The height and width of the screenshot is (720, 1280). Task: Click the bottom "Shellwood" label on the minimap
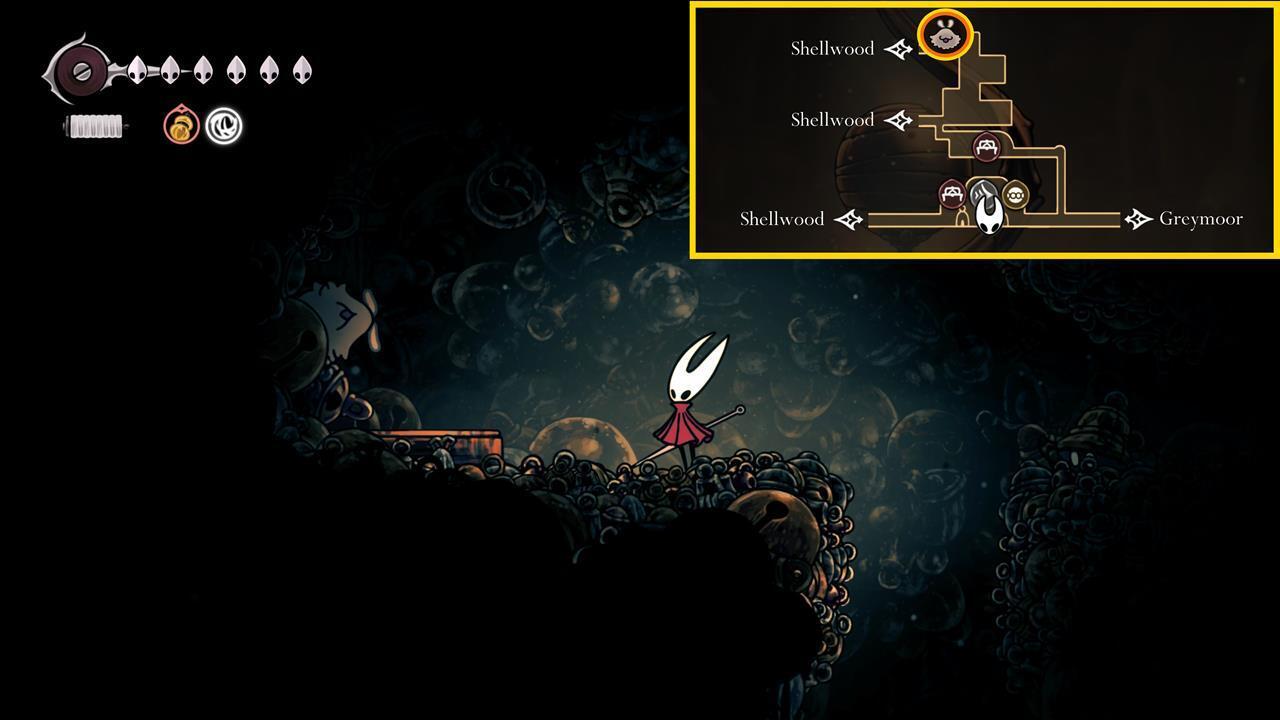pos(781,218)
